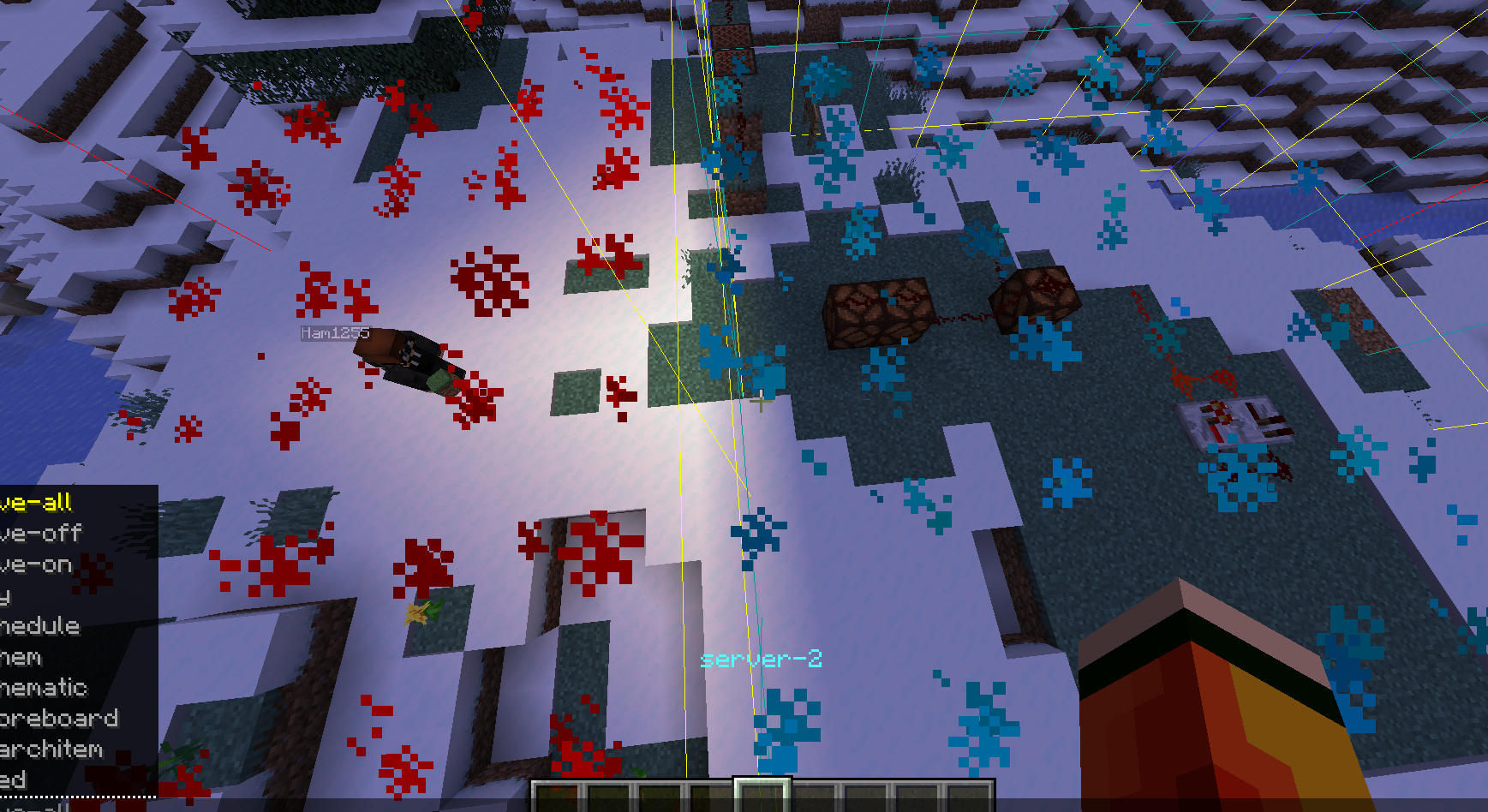Pick the scoreboard command suggestion
The image size is (1488, 812).
tap(60, 718)
